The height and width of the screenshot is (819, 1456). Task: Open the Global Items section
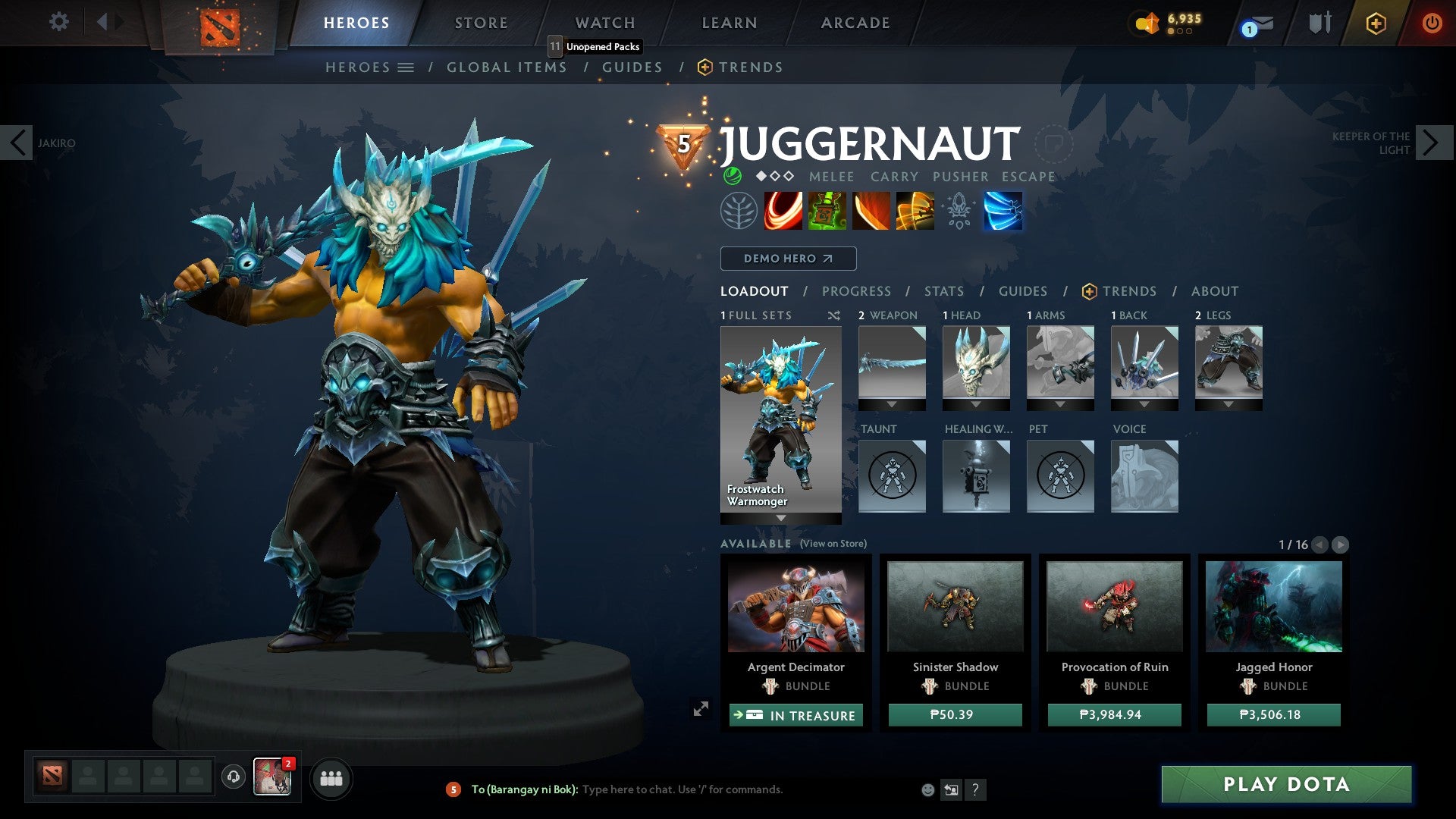tap(507, 67)
